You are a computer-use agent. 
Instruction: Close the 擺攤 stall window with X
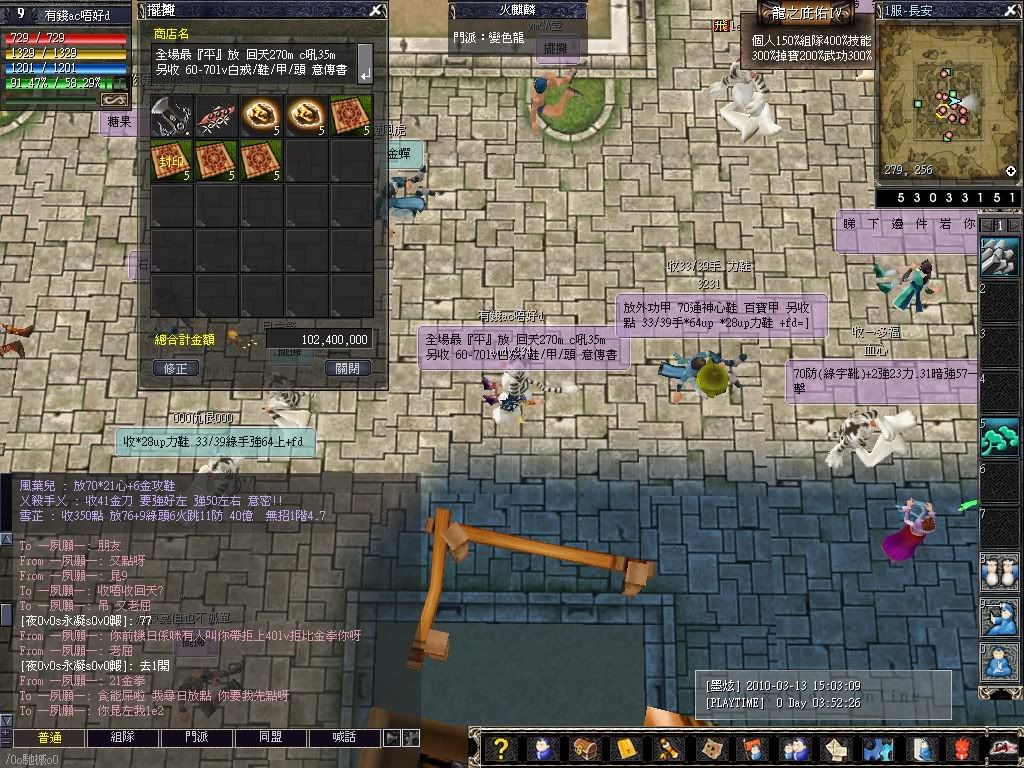click(375, 11)
